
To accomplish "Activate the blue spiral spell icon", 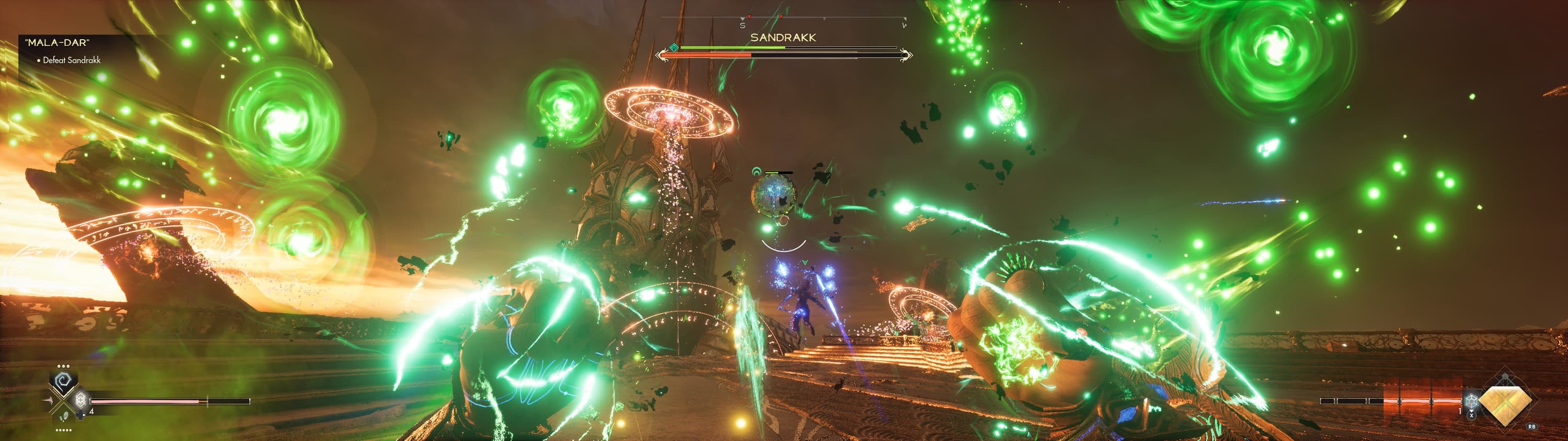I will 63,381.
